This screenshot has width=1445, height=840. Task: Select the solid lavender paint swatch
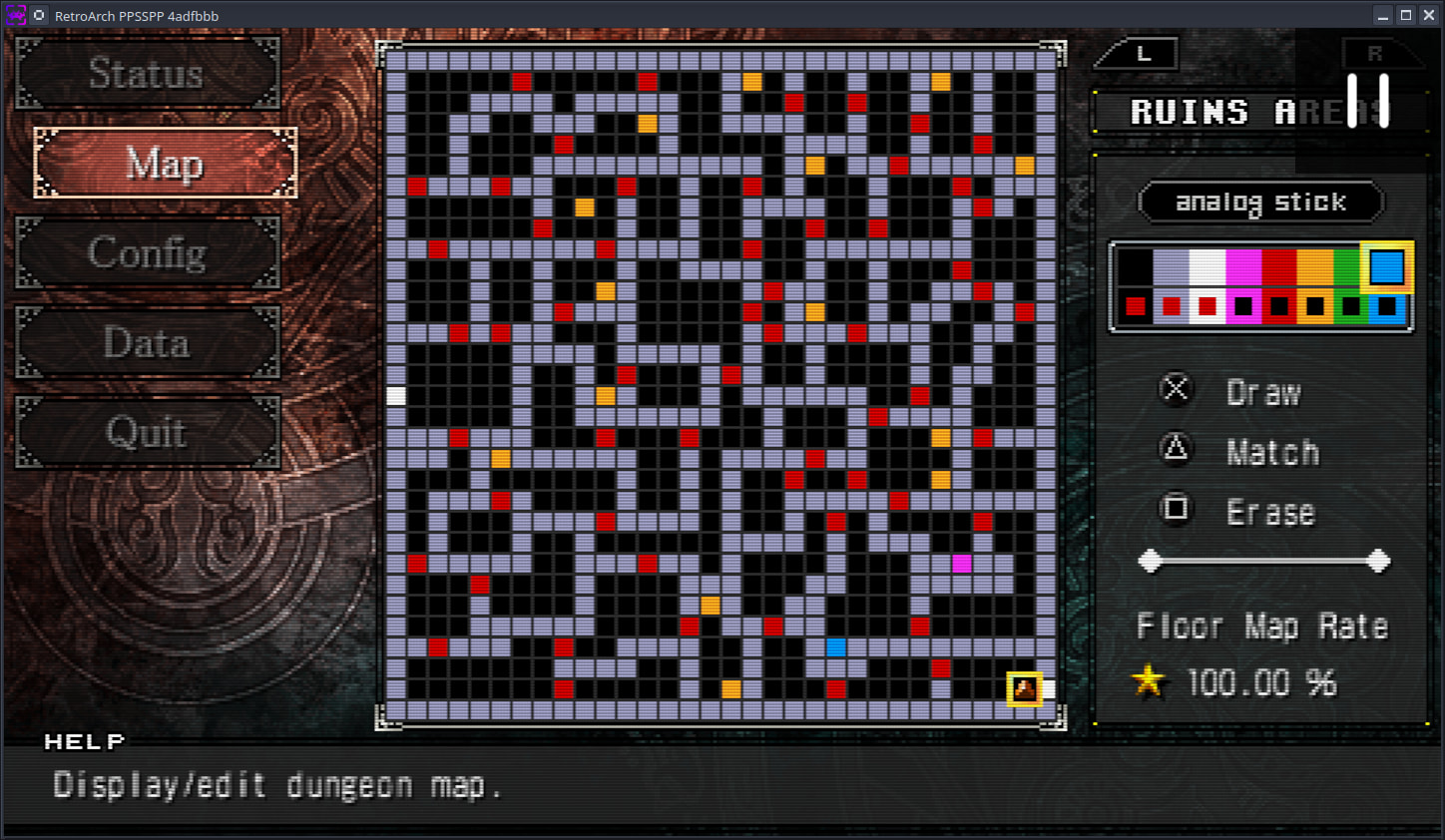click(1172, 267)
